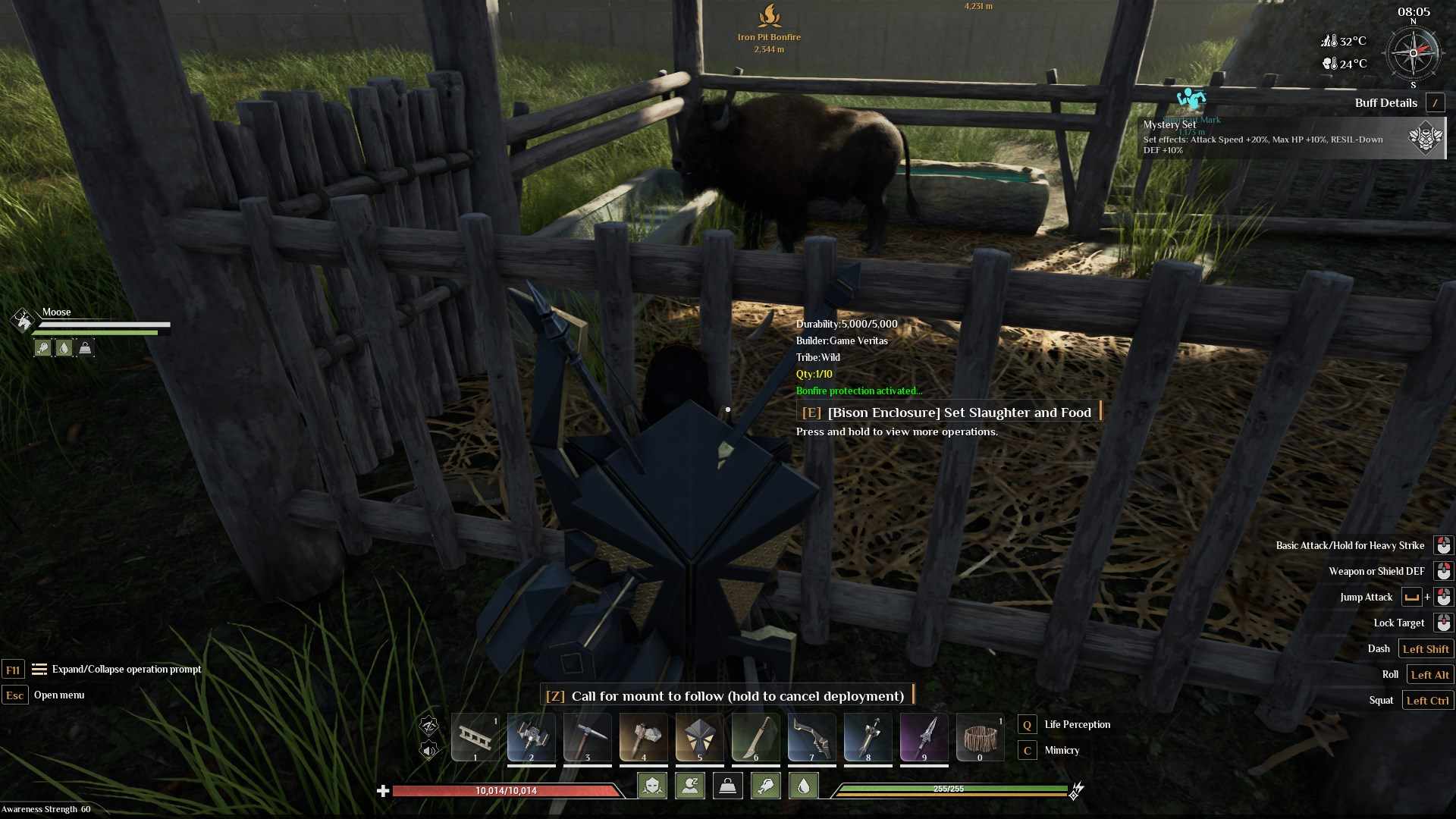Equip the purple spear in hotbar slot 9

tap(924, 737)
